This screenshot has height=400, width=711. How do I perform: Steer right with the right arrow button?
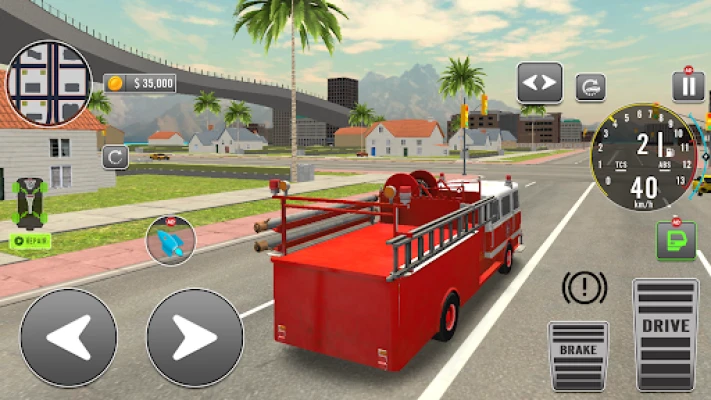195,337
